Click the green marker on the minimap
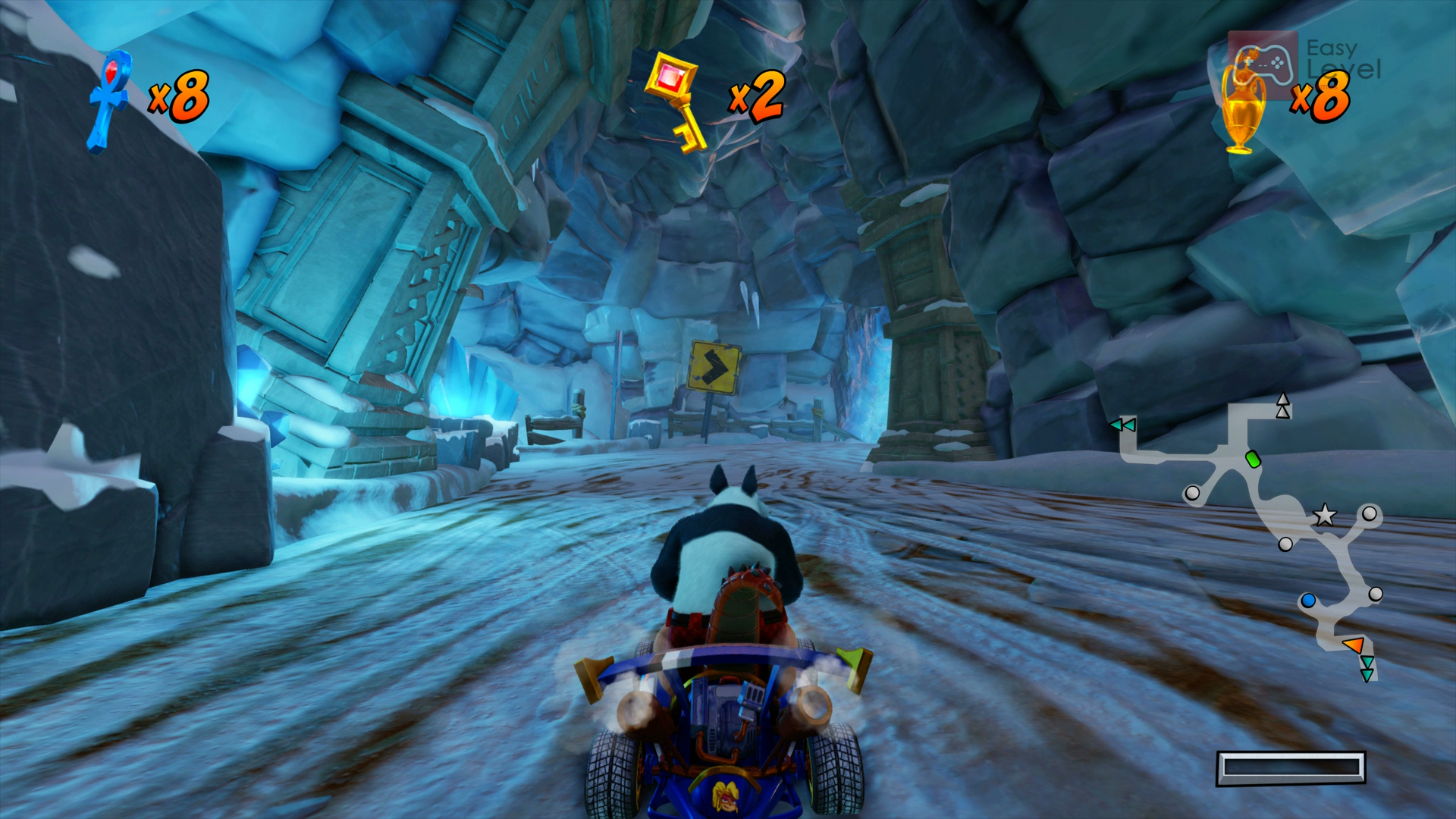Image resolution: width=1456 pixels, height=819 pixels. click(x=1253, y=460)
